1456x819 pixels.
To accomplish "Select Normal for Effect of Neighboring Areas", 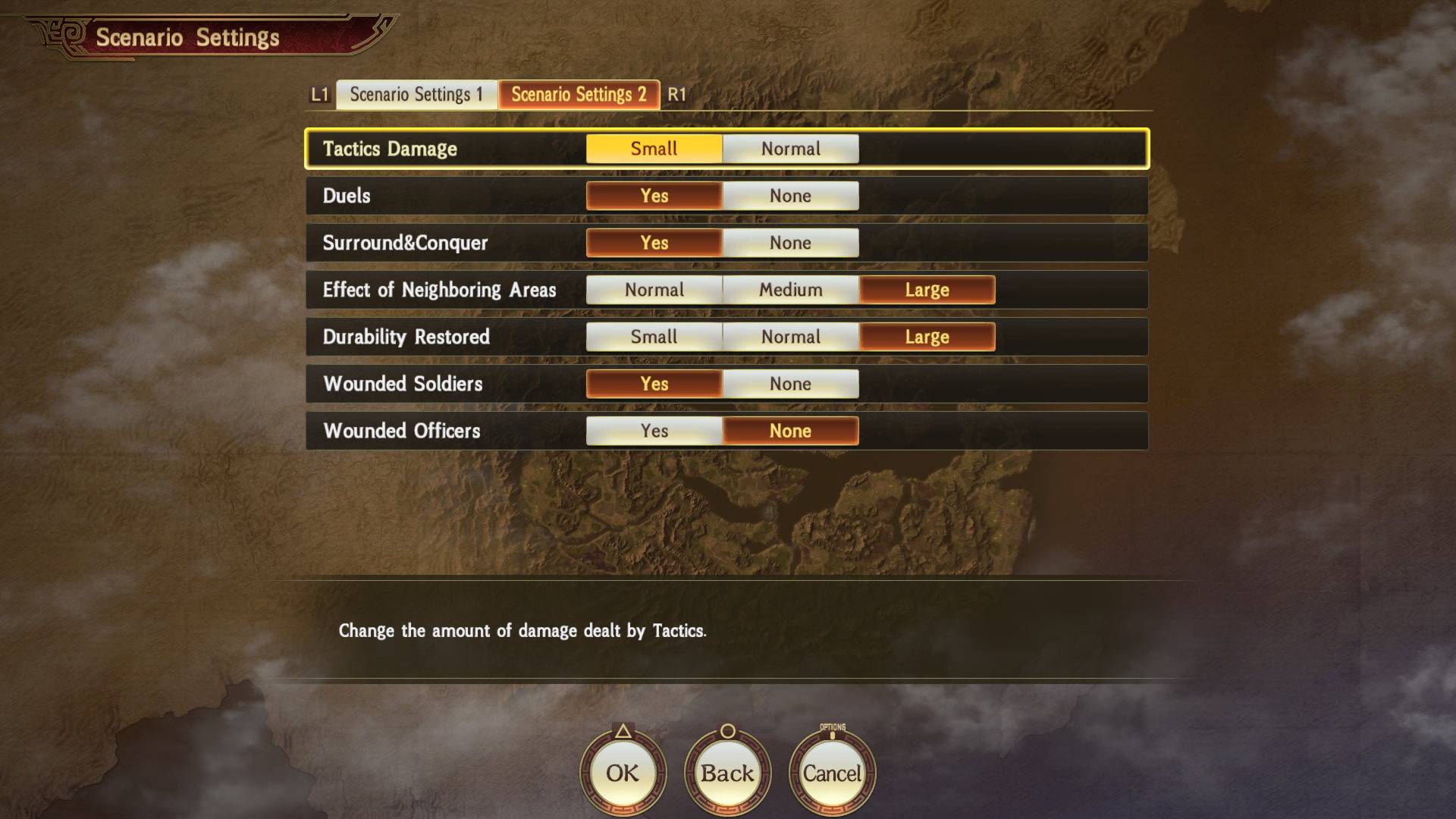I will (x=654, y=290).
